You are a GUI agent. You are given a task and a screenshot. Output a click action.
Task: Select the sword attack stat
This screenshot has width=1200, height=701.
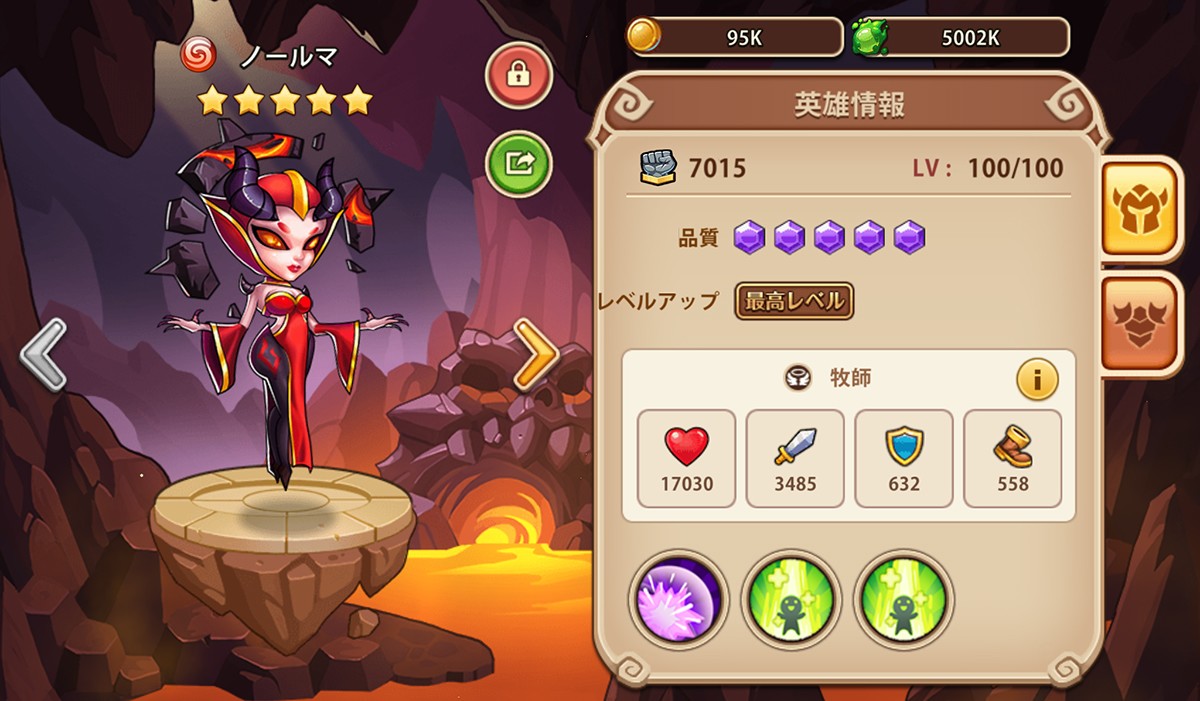click(795, 458)
